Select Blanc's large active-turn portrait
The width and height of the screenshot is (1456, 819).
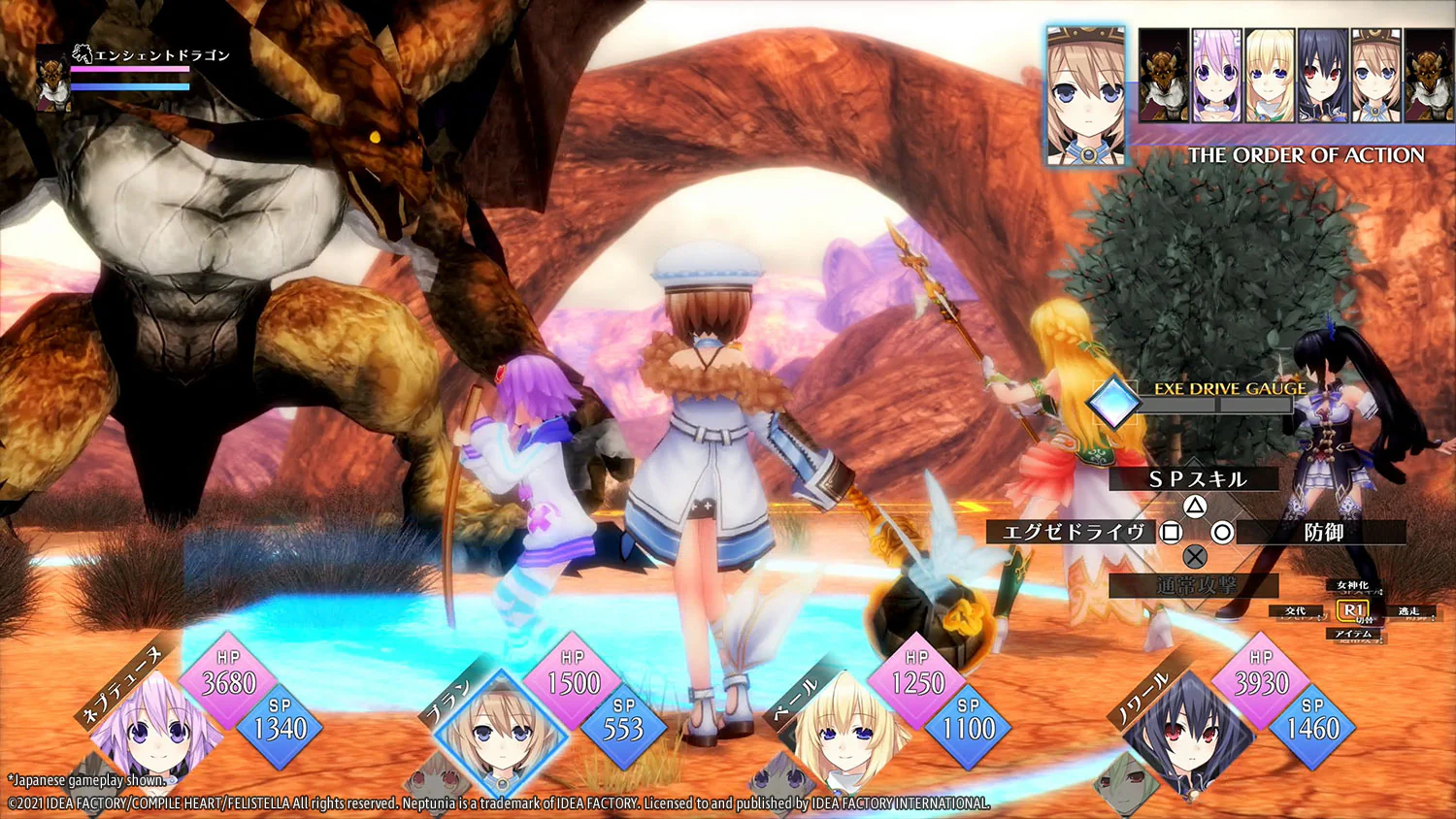(x=1084, y=87)
